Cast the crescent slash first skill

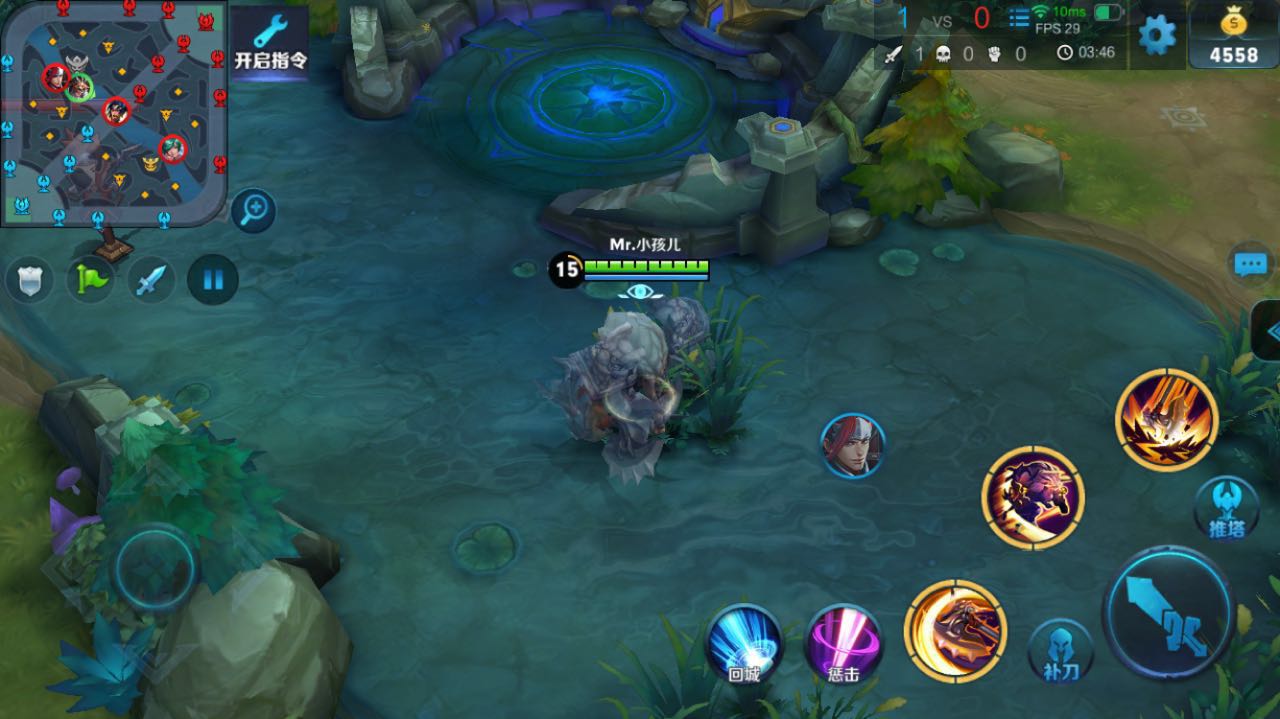(955, 631)
